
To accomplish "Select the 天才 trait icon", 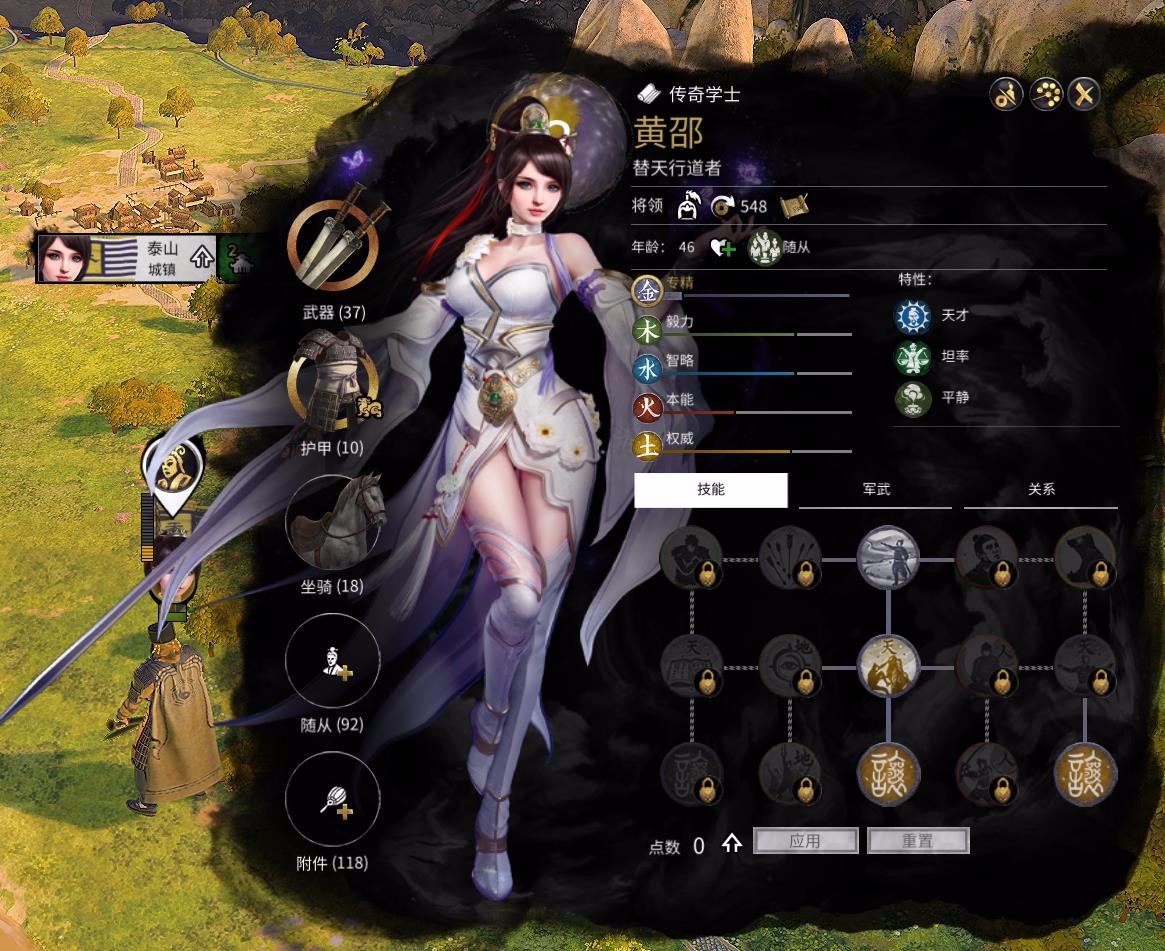I will click(912, 316).
